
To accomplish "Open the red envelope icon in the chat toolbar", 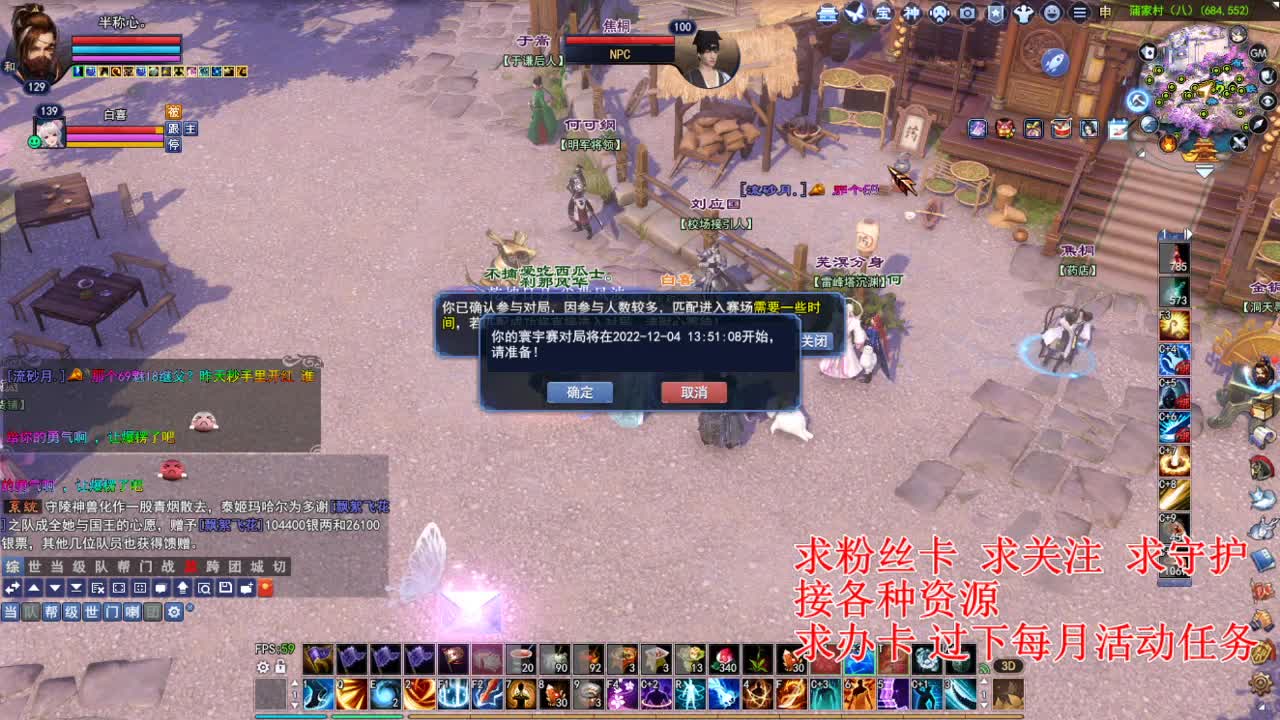I will 265,588.
